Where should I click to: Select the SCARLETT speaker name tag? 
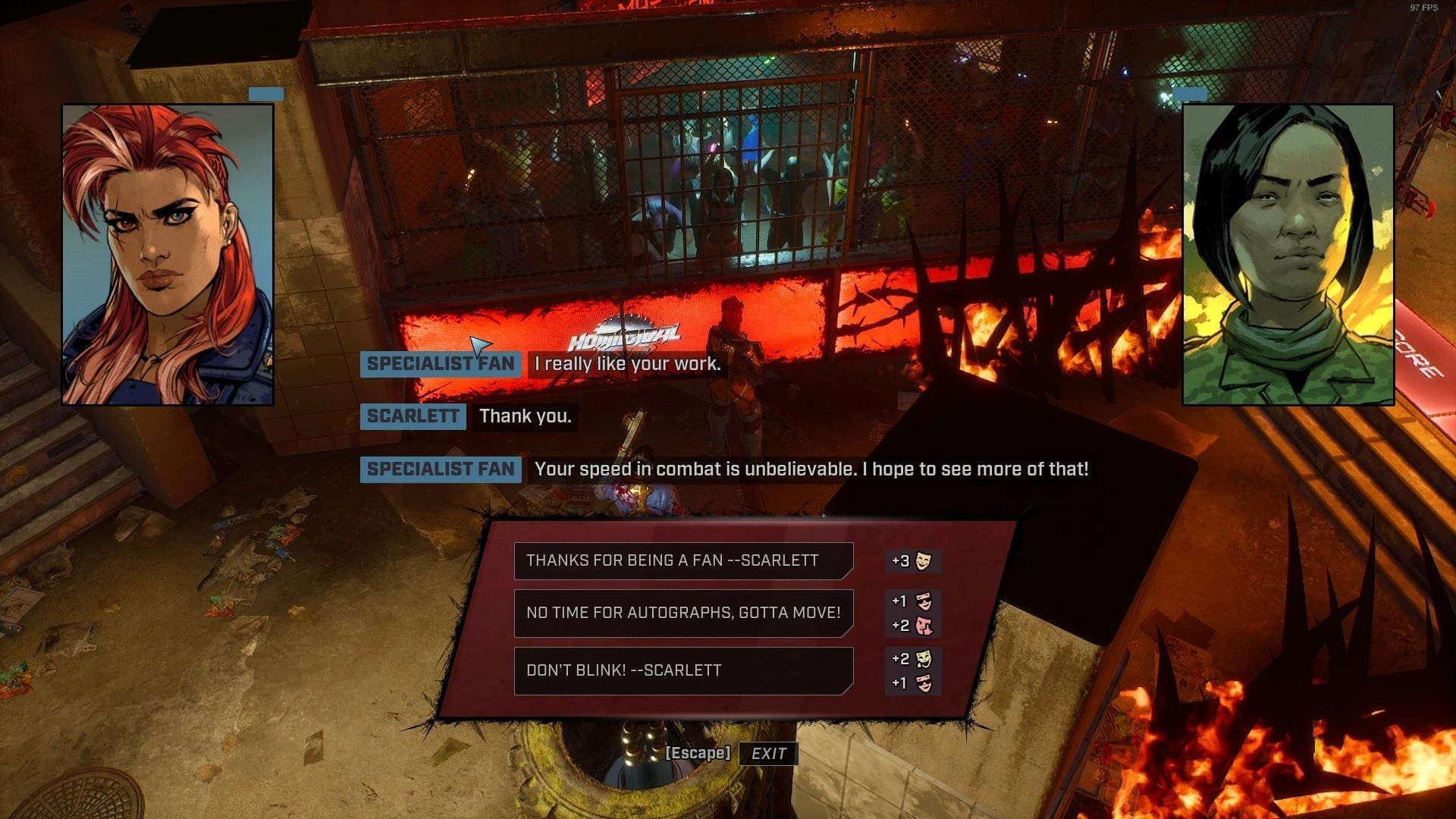pos(412,416)
